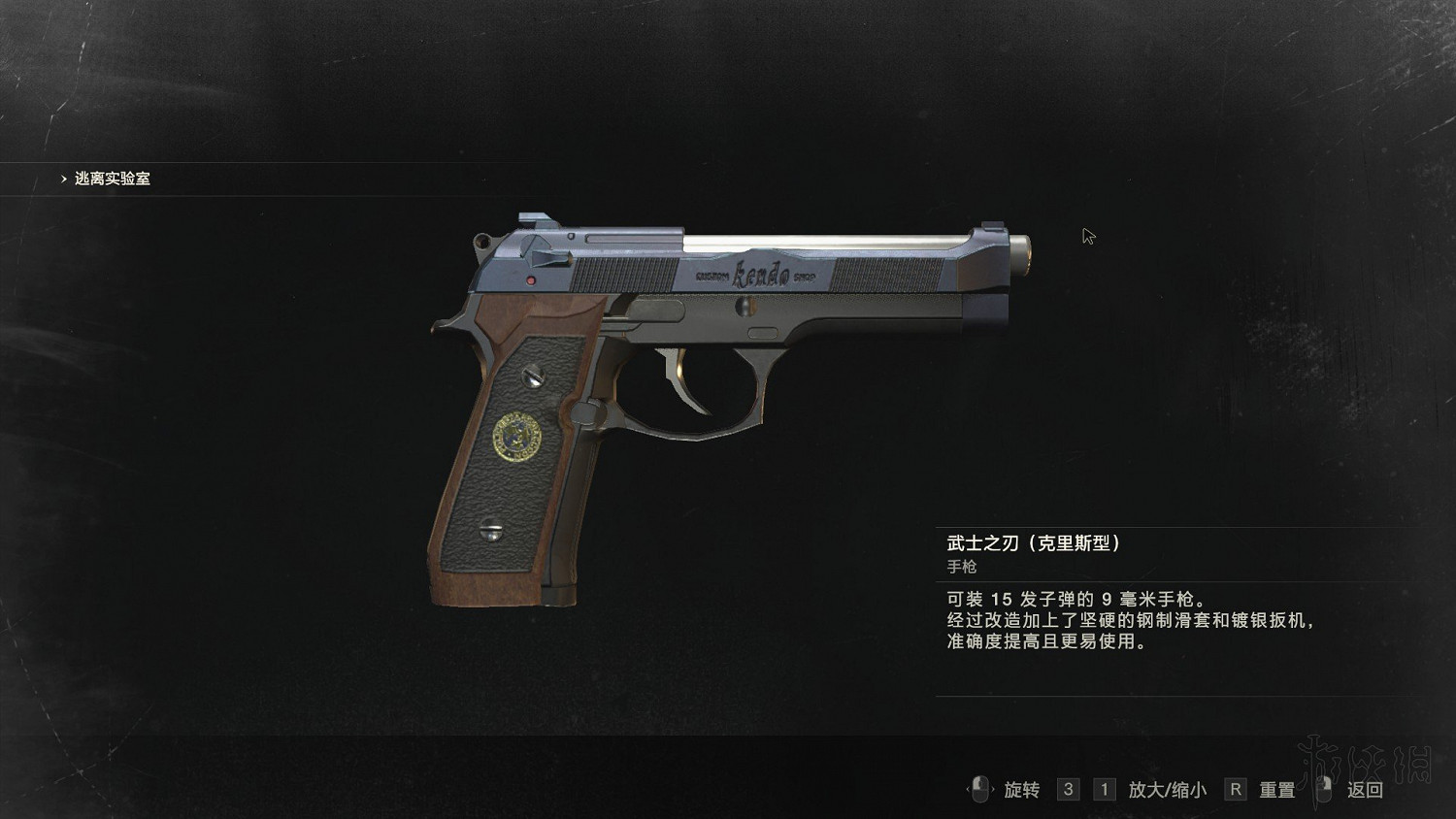Click the "3" key icon for zoom in
This screenshot has height=819, width=1456.
coord(1068,790)
